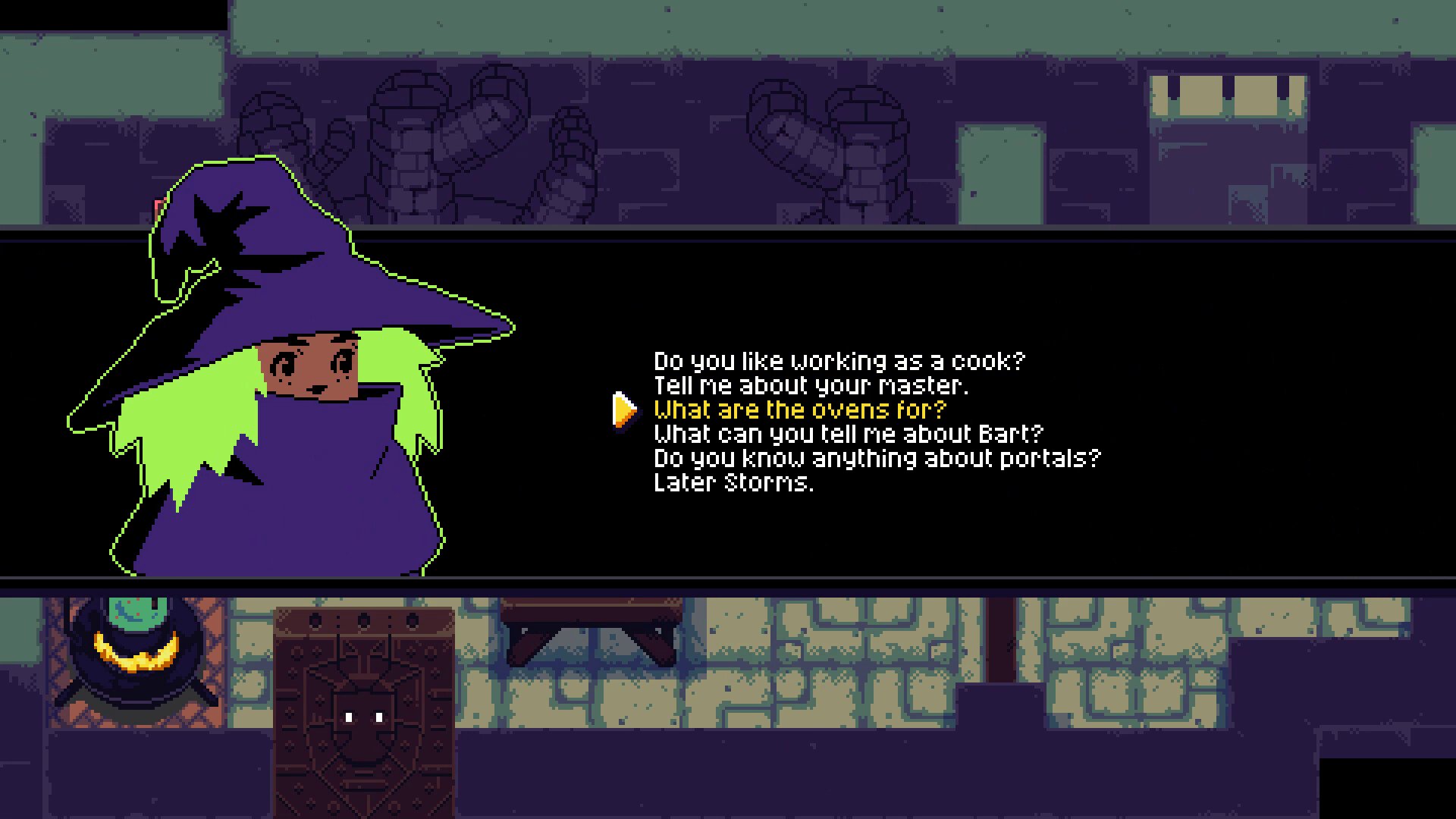Pick "Do you know anything about portals?"
Viewport: 1456px width, 819px height.
click(877, 458)
